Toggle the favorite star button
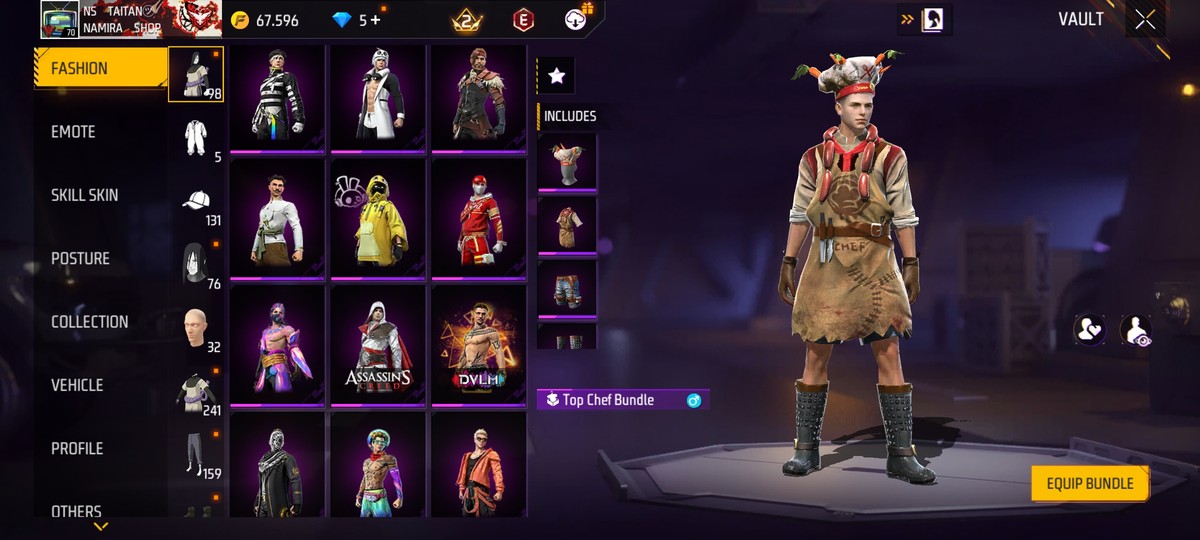Image resolution: width=1200 pixels, height=540 pixels. tap(556, 76)
